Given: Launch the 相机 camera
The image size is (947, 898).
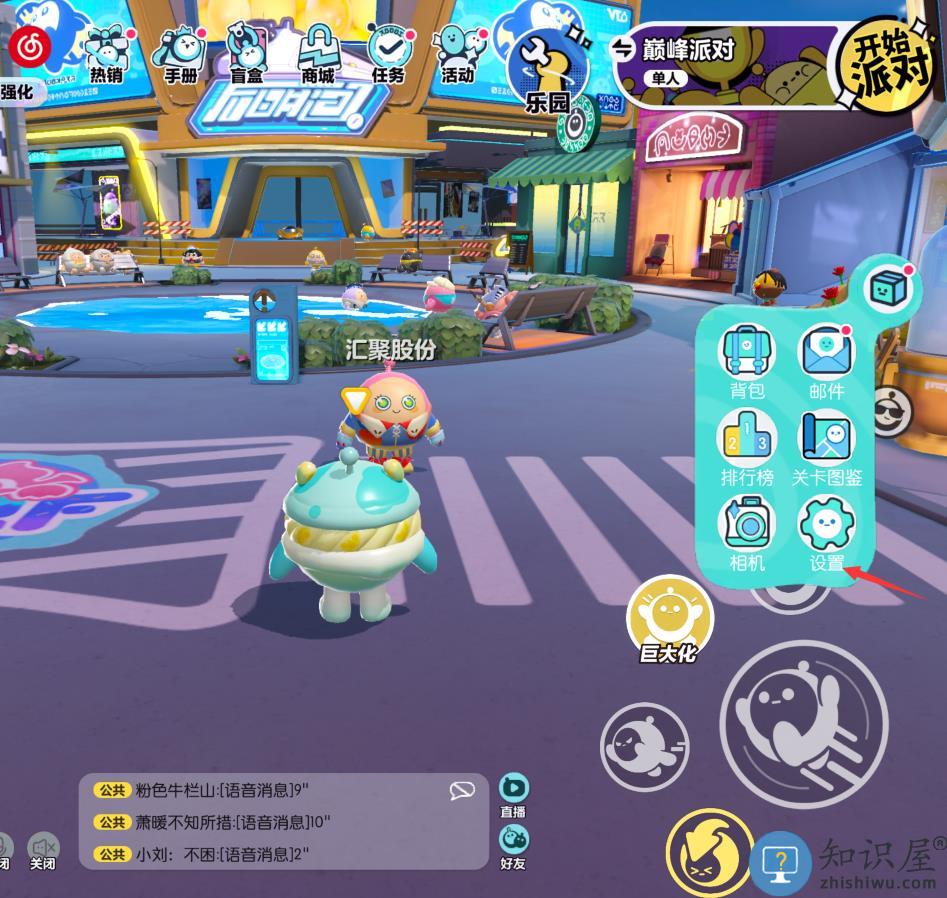Looking at the screenshot, I should click(746, 532).
